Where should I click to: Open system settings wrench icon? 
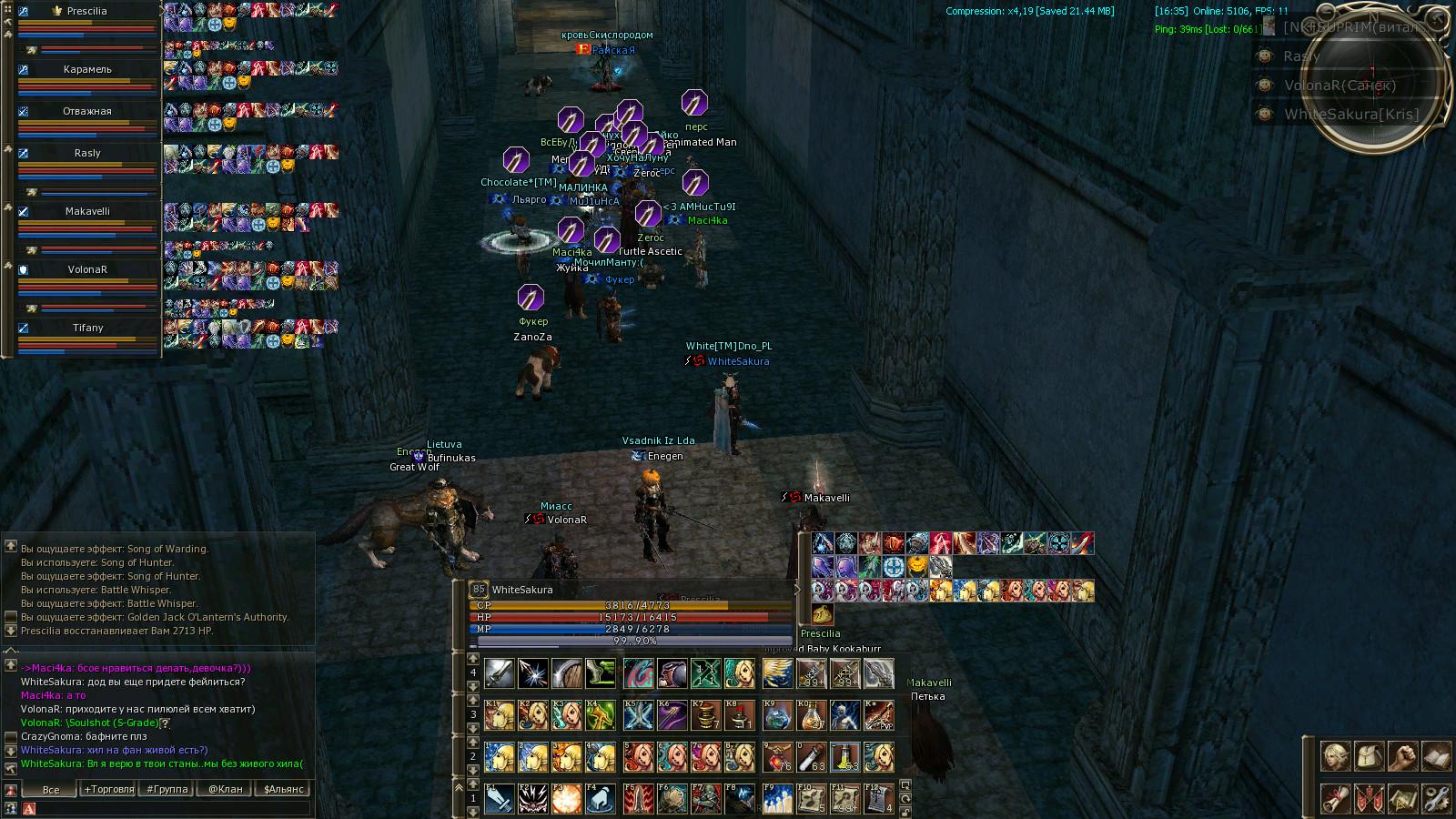[x=1436, y=799]
